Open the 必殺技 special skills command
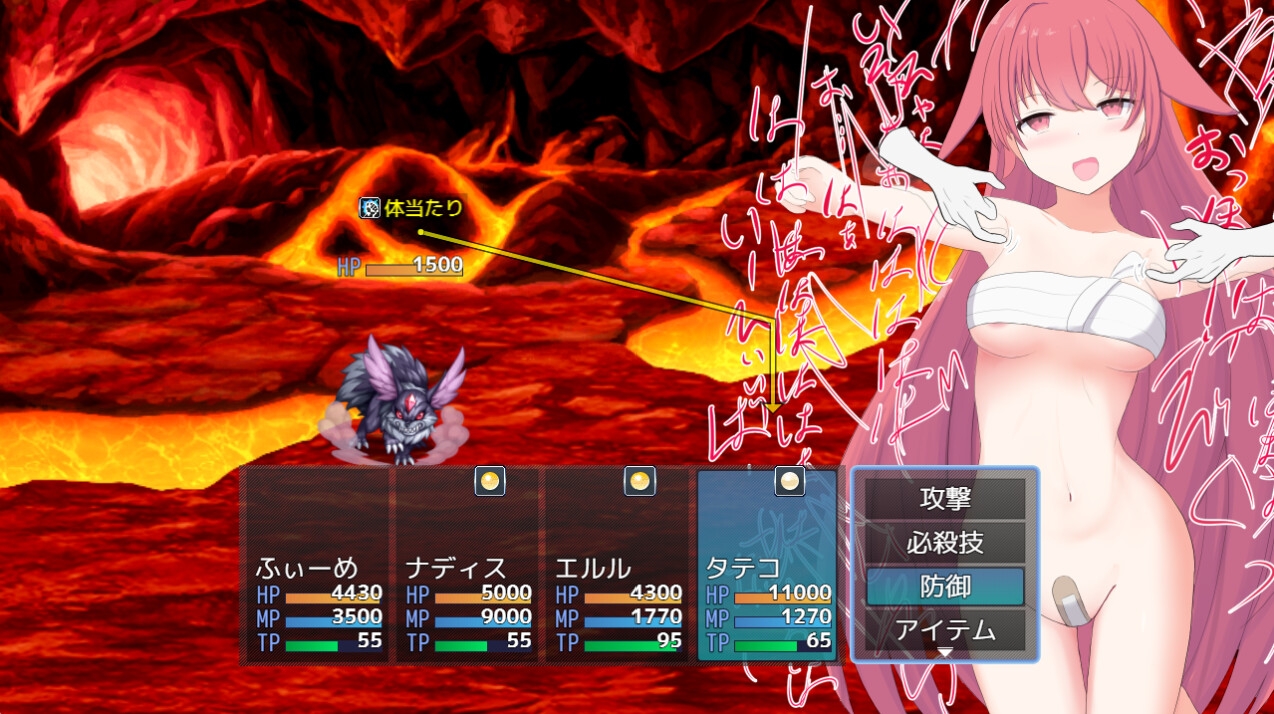The height and width of the screenshot is (714, 1274). [x=945, y=543]
